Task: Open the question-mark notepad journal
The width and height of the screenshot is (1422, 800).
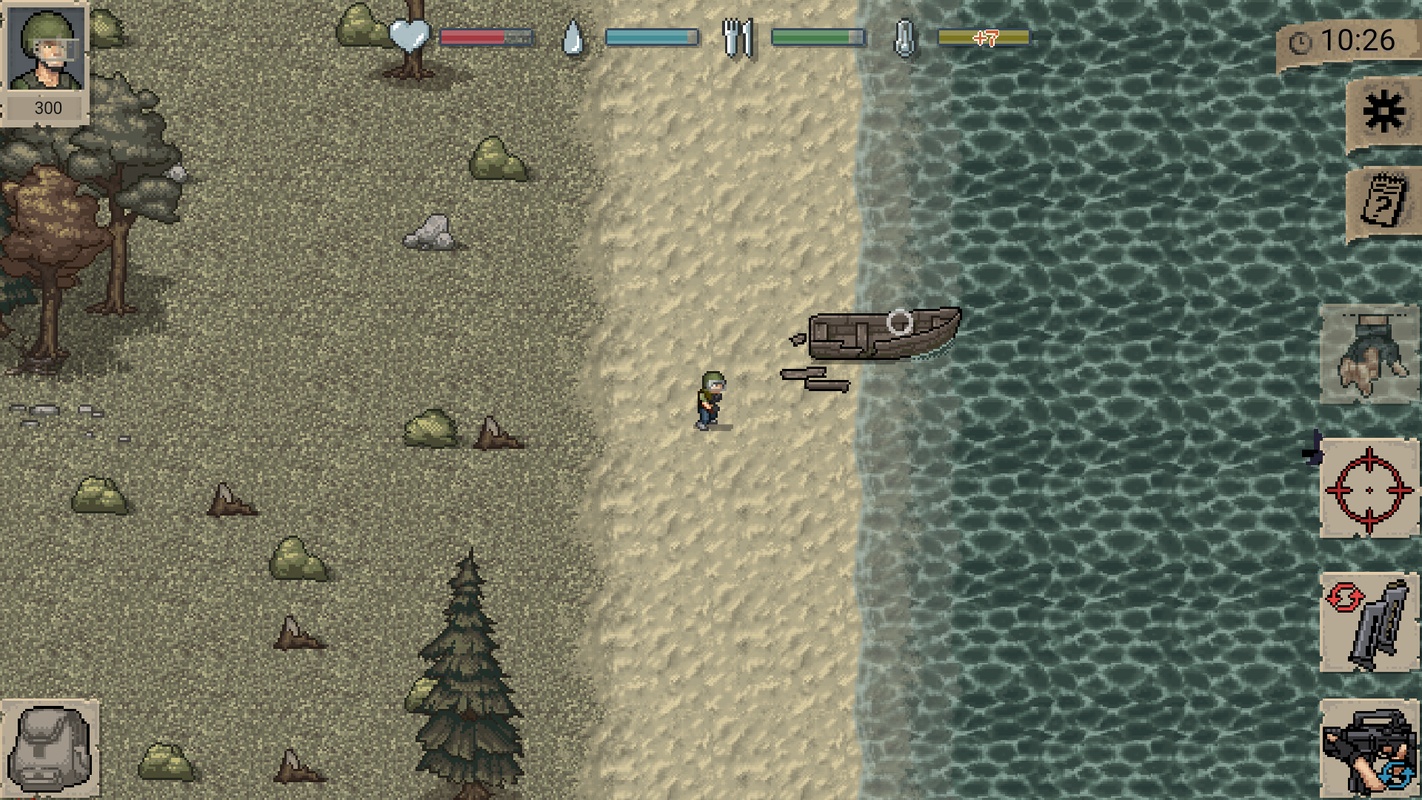Action: [x=1383, y=203]
